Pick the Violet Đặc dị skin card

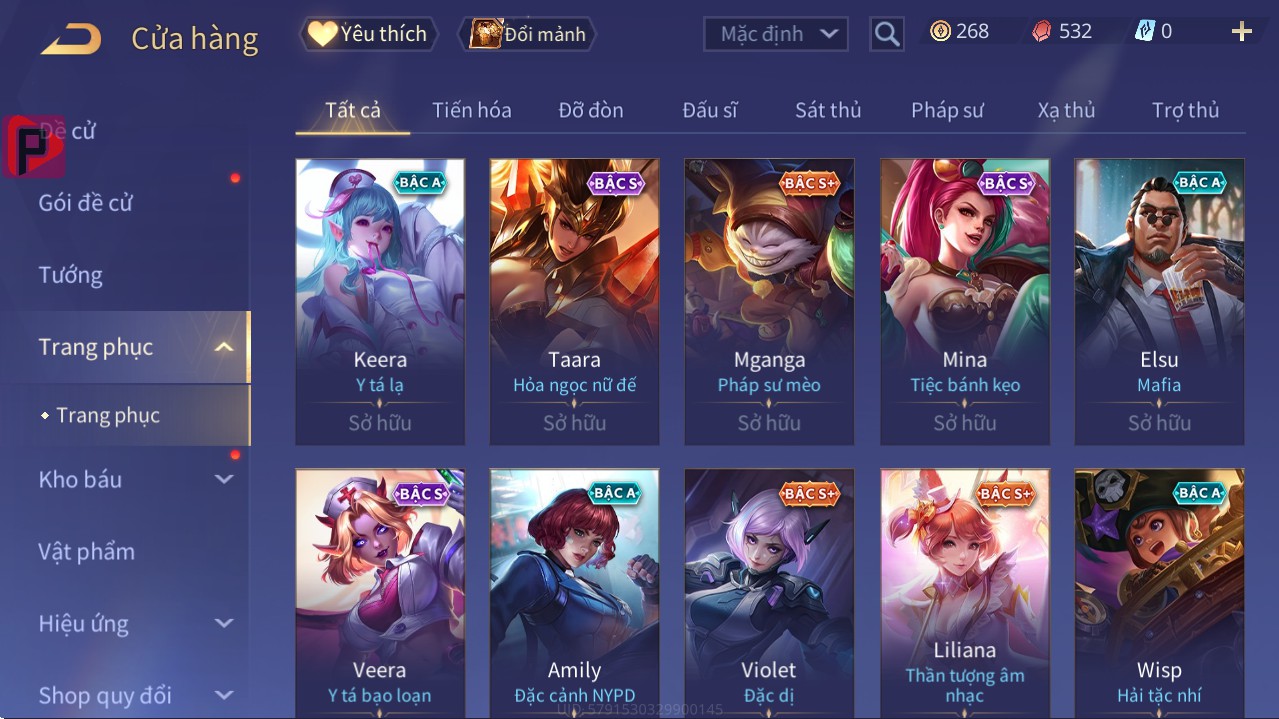click(769, 590)
